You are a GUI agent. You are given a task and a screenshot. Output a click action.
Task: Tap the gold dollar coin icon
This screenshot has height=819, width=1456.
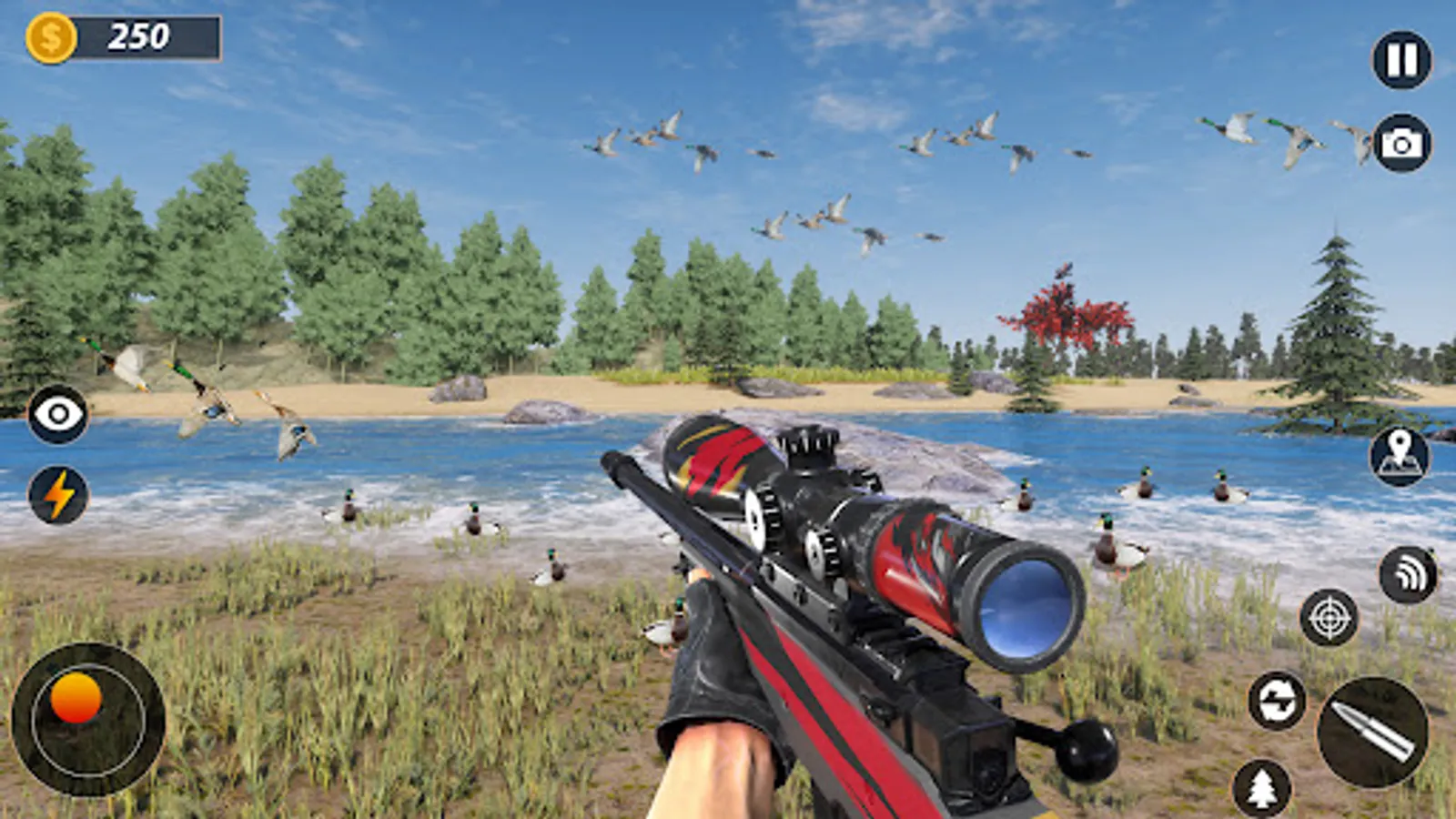coord(52,35)
